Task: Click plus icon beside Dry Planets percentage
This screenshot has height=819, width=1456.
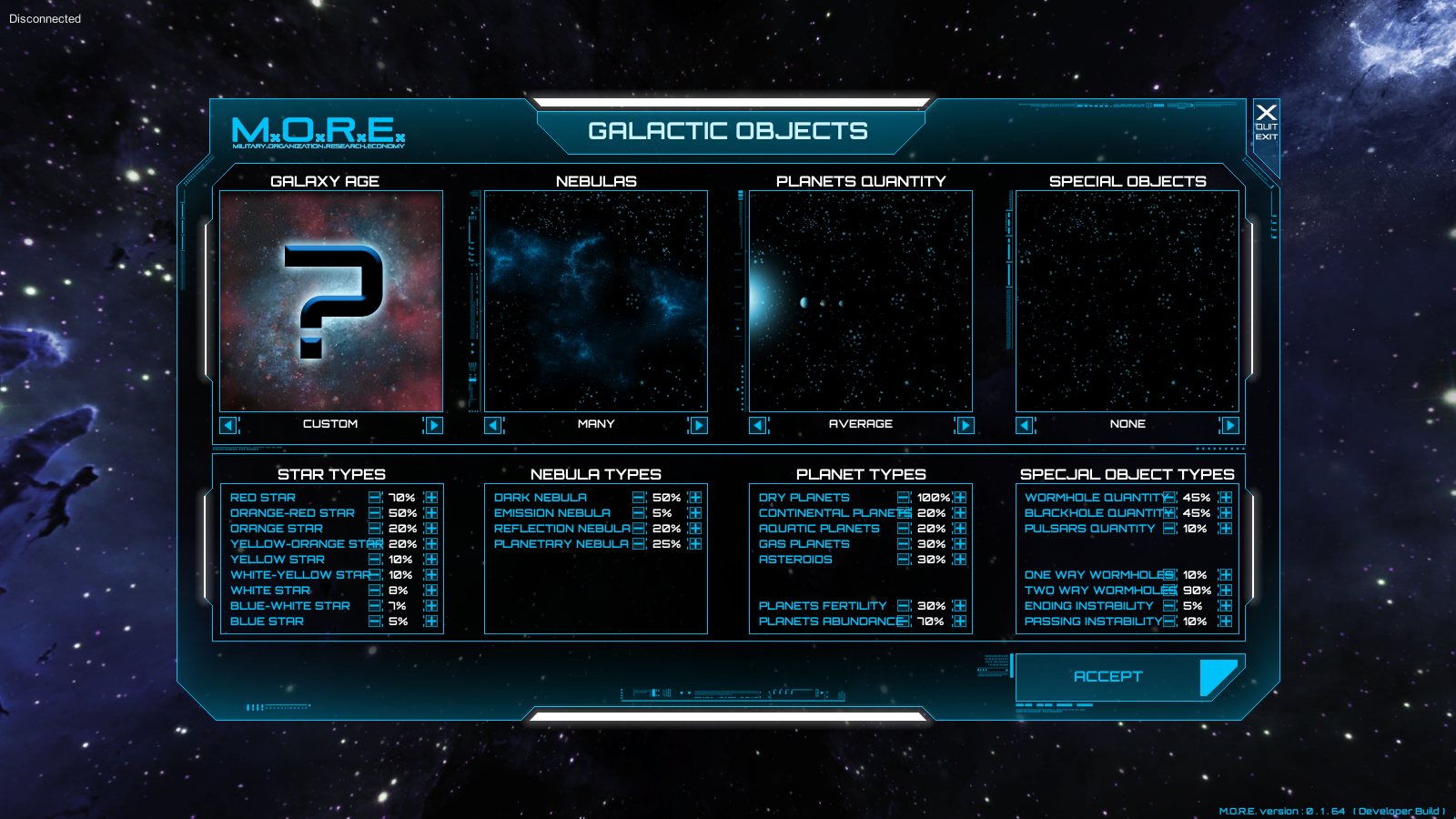Action: coord(959,498)
